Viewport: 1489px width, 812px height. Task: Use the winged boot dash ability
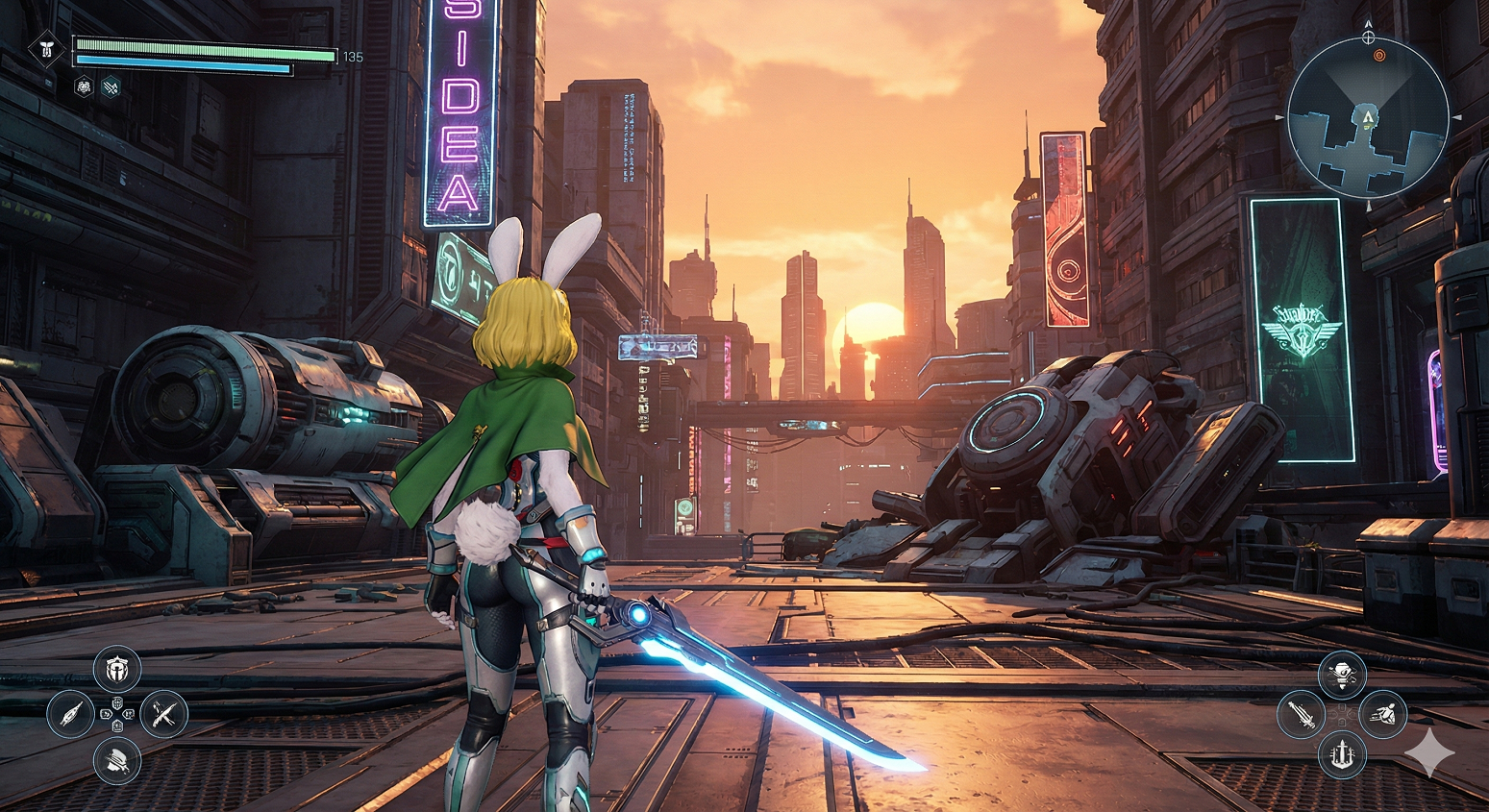[x=117, y=761]
